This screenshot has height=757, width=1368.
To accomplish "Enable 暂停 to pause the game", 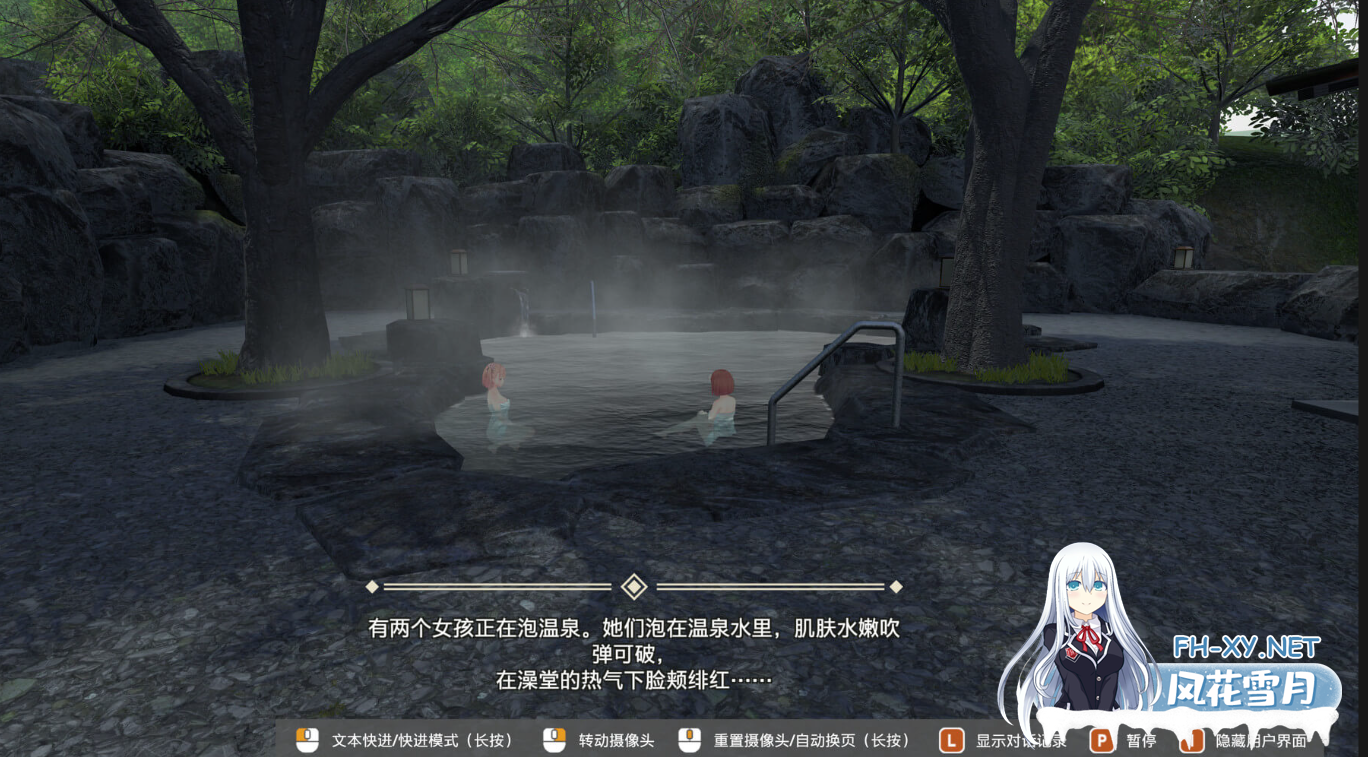I will point(1139,741).
